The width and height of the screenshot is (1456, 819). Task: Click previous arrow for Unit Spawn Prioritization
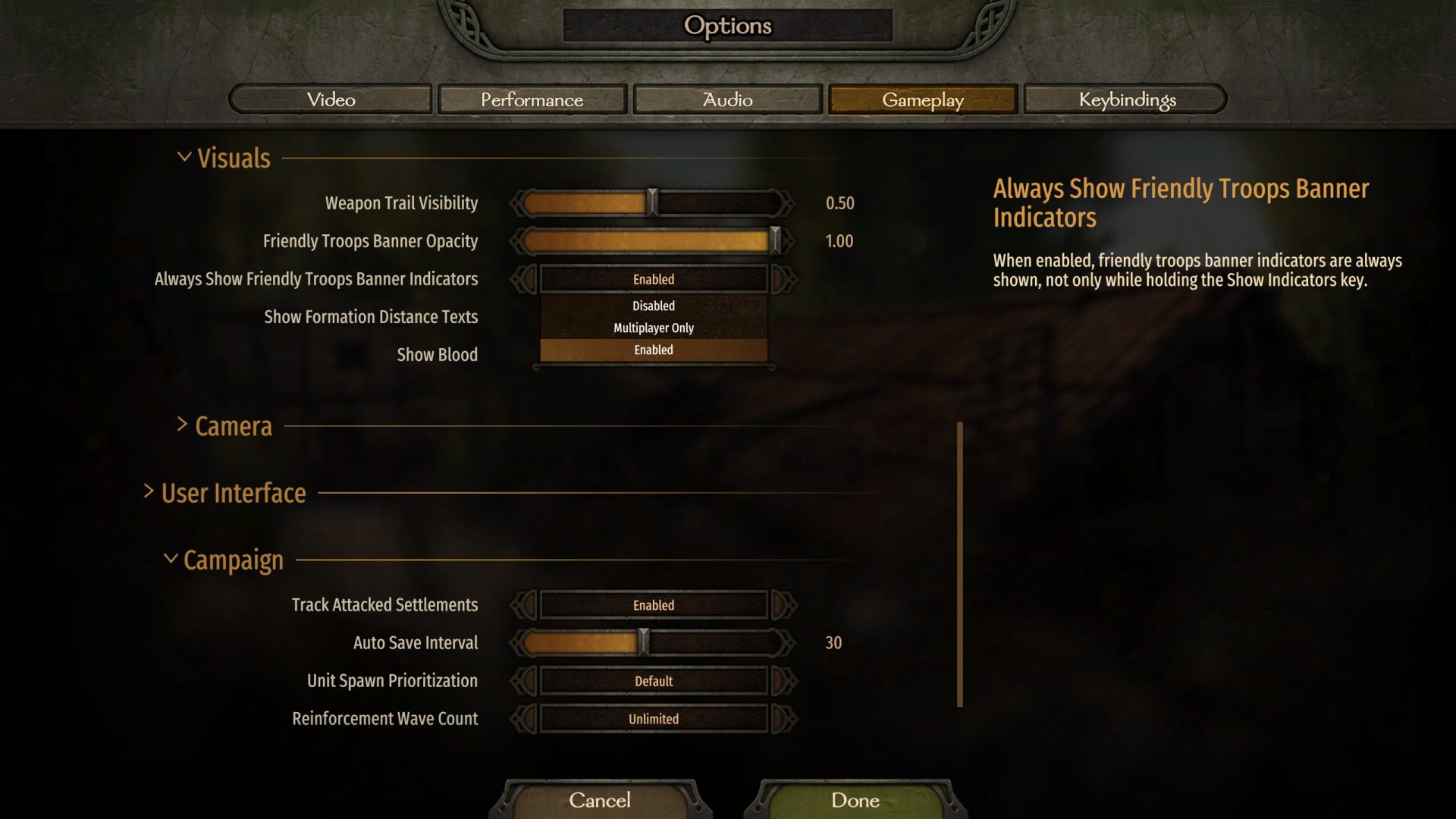click(x=523, y=681)
